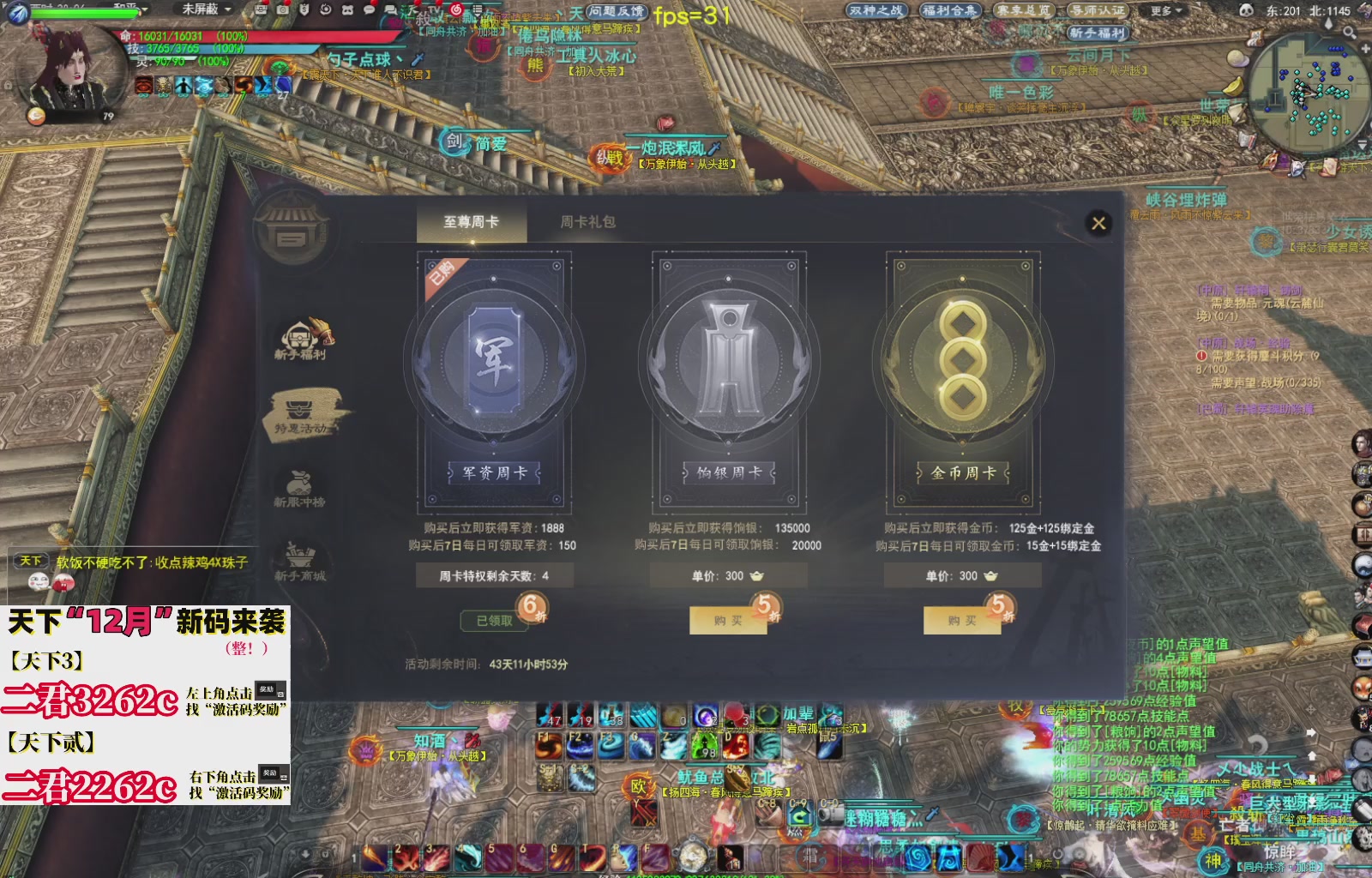Click a buff icon under the player's health bar

click(x=144, y=85)
